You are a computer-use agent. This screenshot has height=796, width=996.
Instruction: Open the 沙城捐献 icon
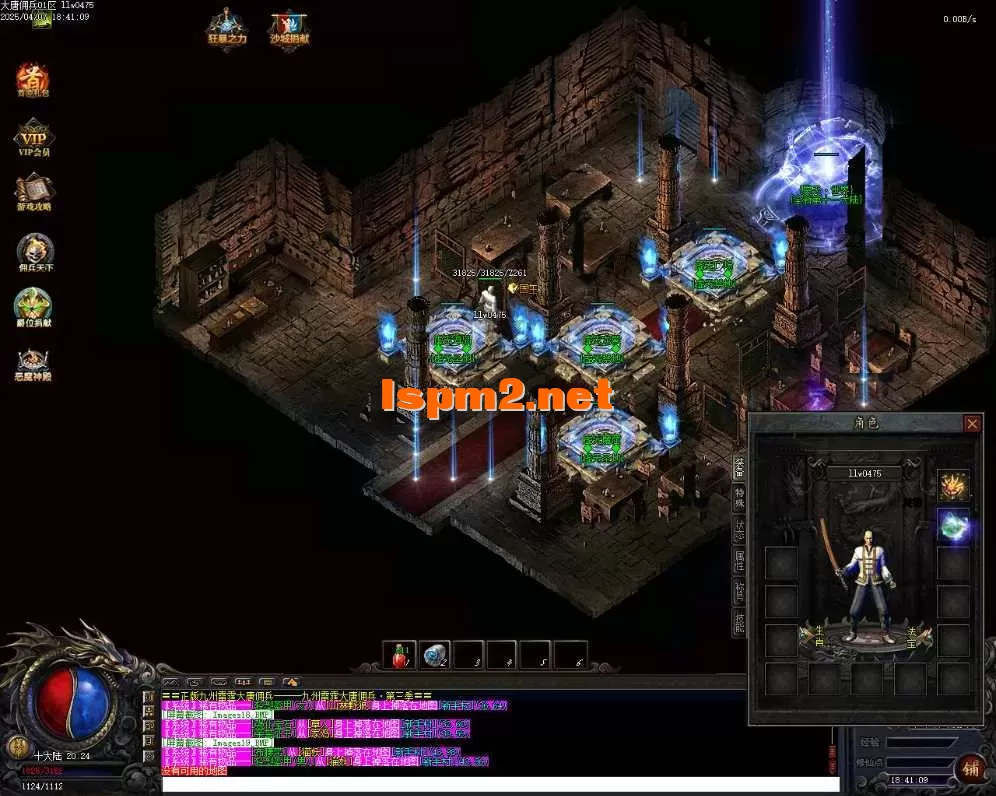point(288,27)
